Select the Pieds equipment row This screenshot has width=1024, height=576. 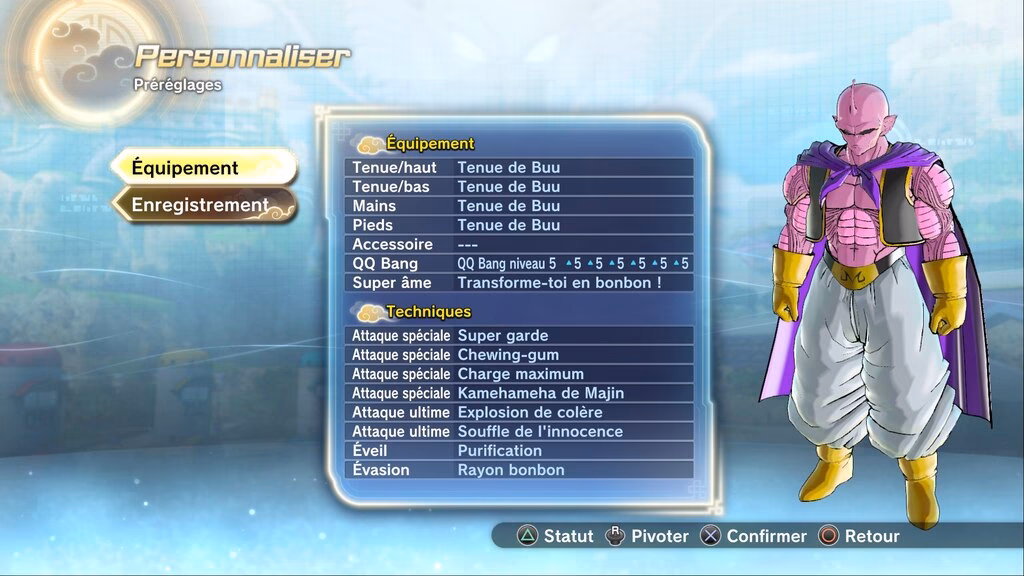(519, 225)
